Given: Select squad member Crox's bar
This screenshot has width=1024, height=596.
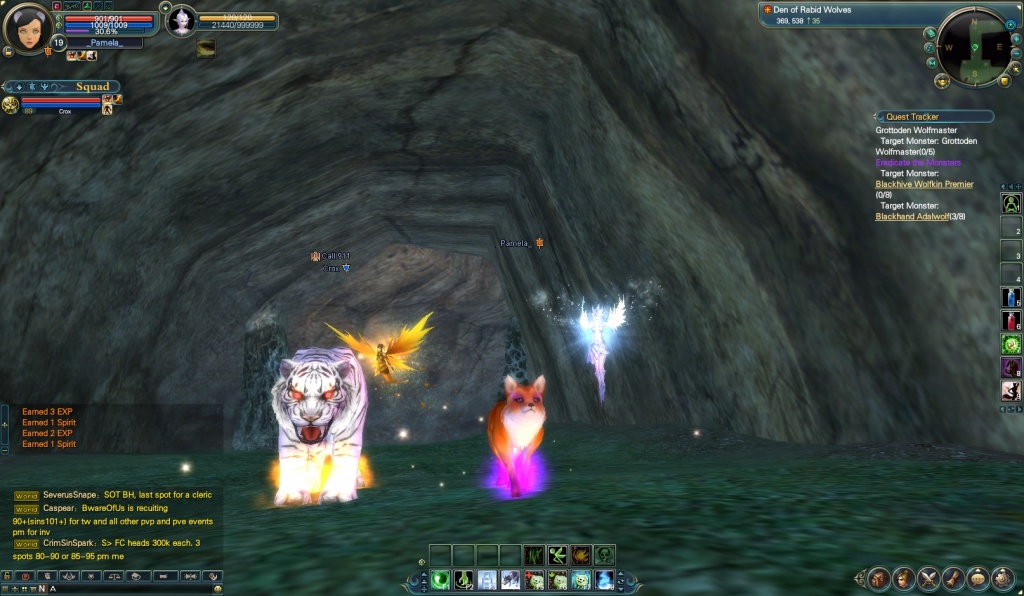Looking at the screenshot, I should [x=64, y=103].
